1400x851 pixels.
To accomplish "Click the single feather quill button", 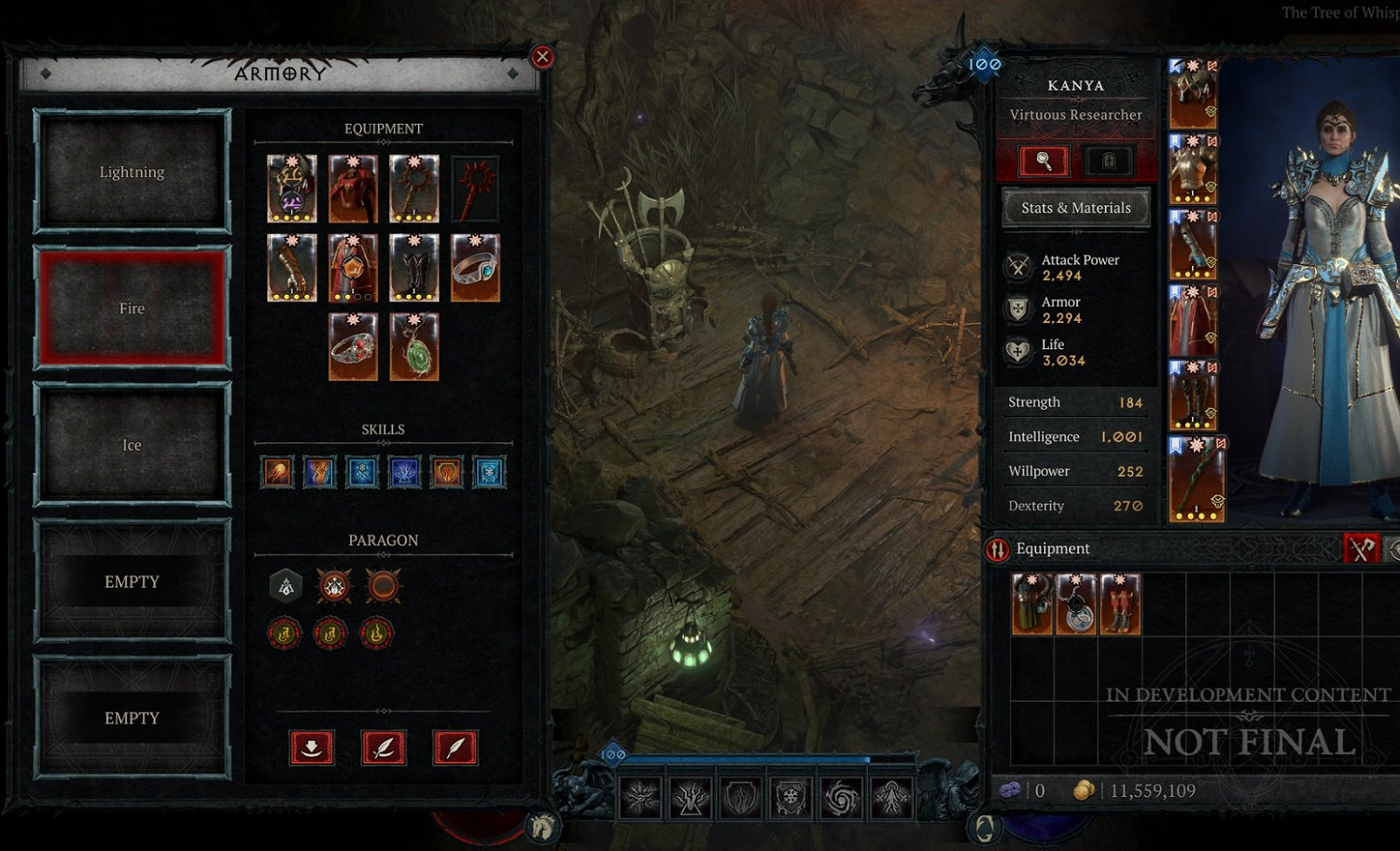I will (x=455, y=747).
